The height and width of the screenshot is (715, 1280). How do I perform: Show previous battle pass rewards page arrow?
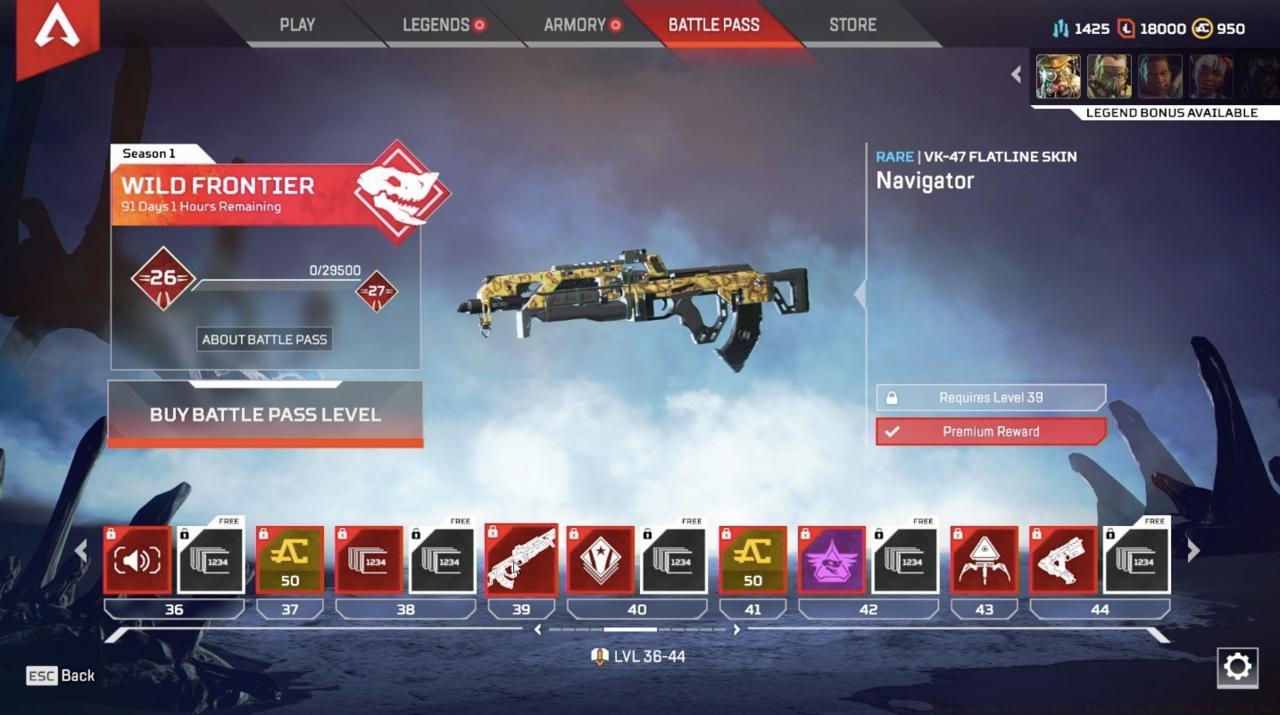point(82,550)
